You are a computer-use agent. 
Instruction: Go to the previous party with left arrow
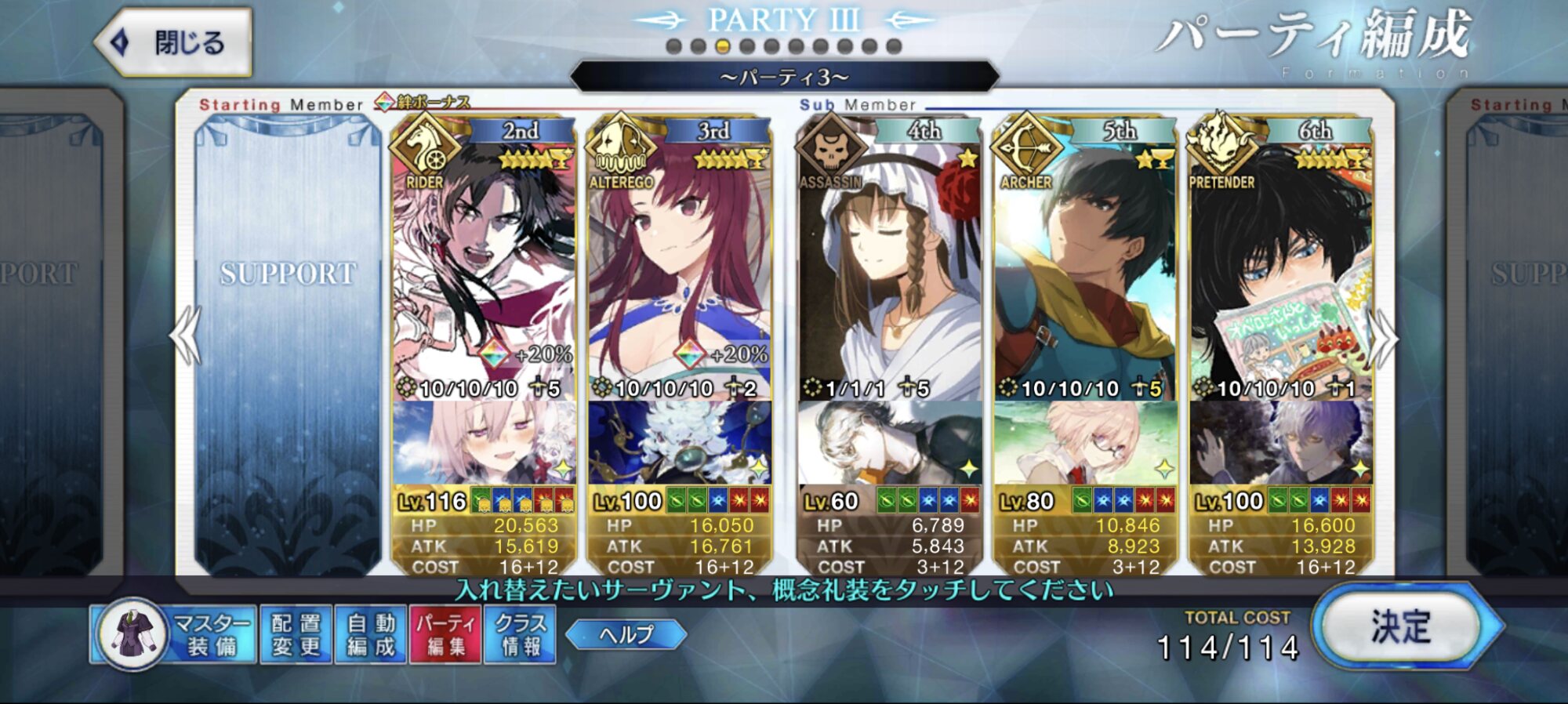coord(186,336)
